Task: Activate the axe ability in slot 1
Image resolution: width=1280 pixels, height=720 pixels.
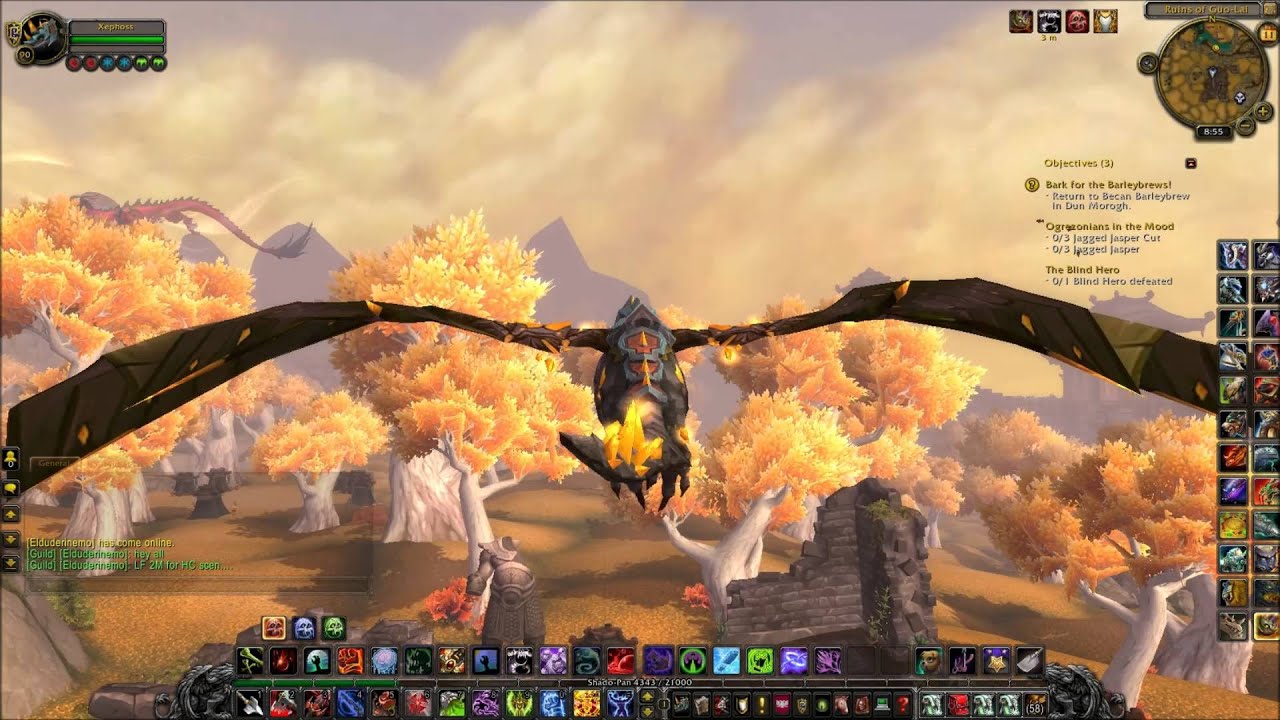Action: pos(250,703)
